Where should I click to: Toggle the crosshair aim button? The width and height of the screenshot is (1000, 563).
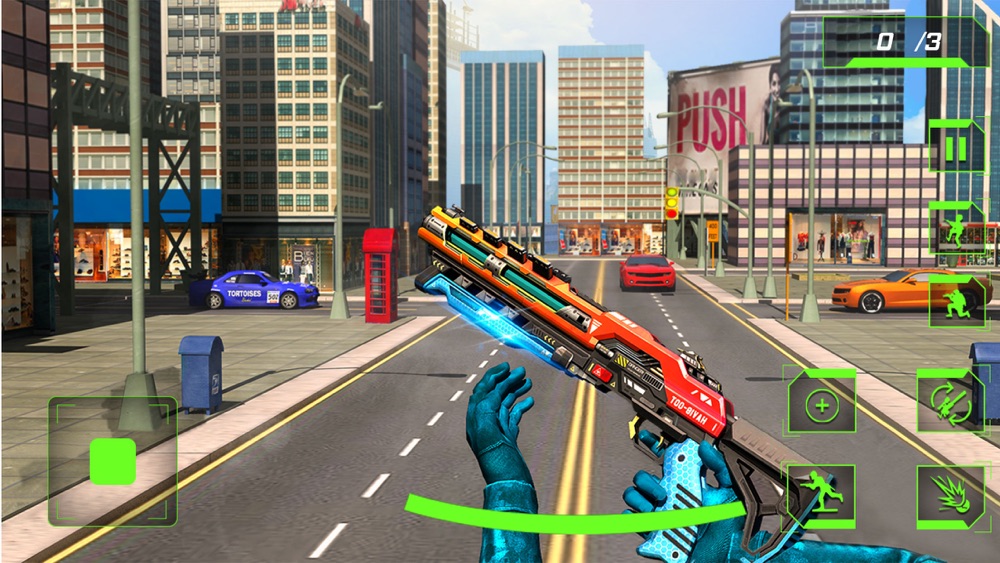pyautogui.click(x=821, y=403)
